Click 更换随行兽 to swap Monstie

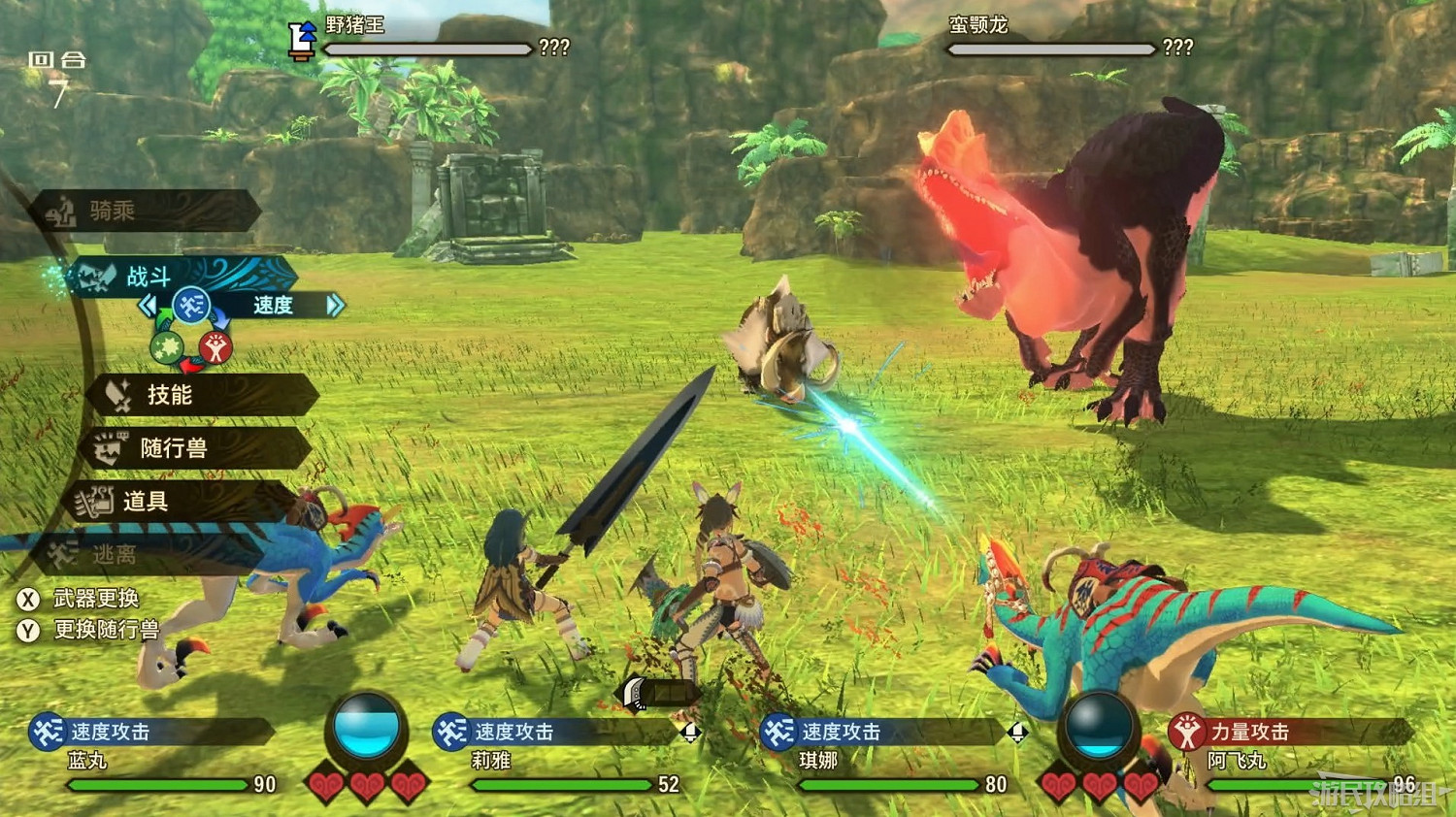point(105,630)
